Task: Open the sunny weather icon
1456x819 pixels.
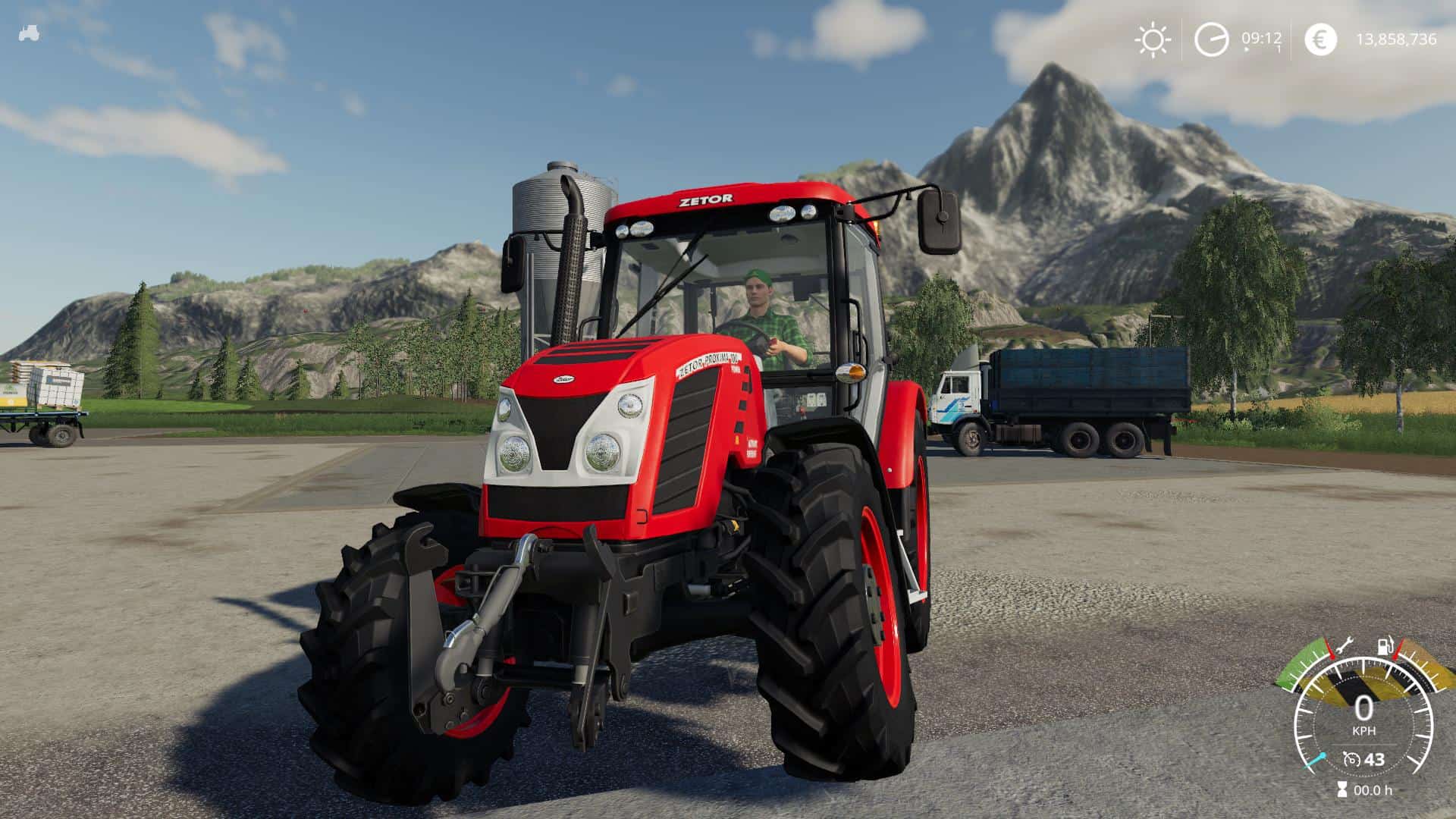Action: pos(1153,39)
